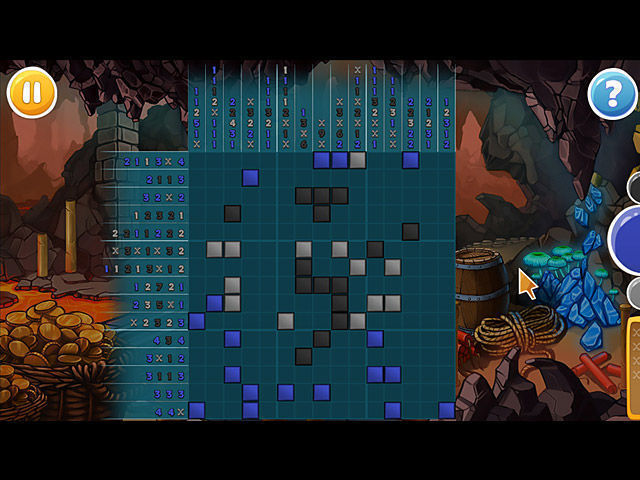Open help with the question mark button
The image size is (640, 480).
(611, 95)
